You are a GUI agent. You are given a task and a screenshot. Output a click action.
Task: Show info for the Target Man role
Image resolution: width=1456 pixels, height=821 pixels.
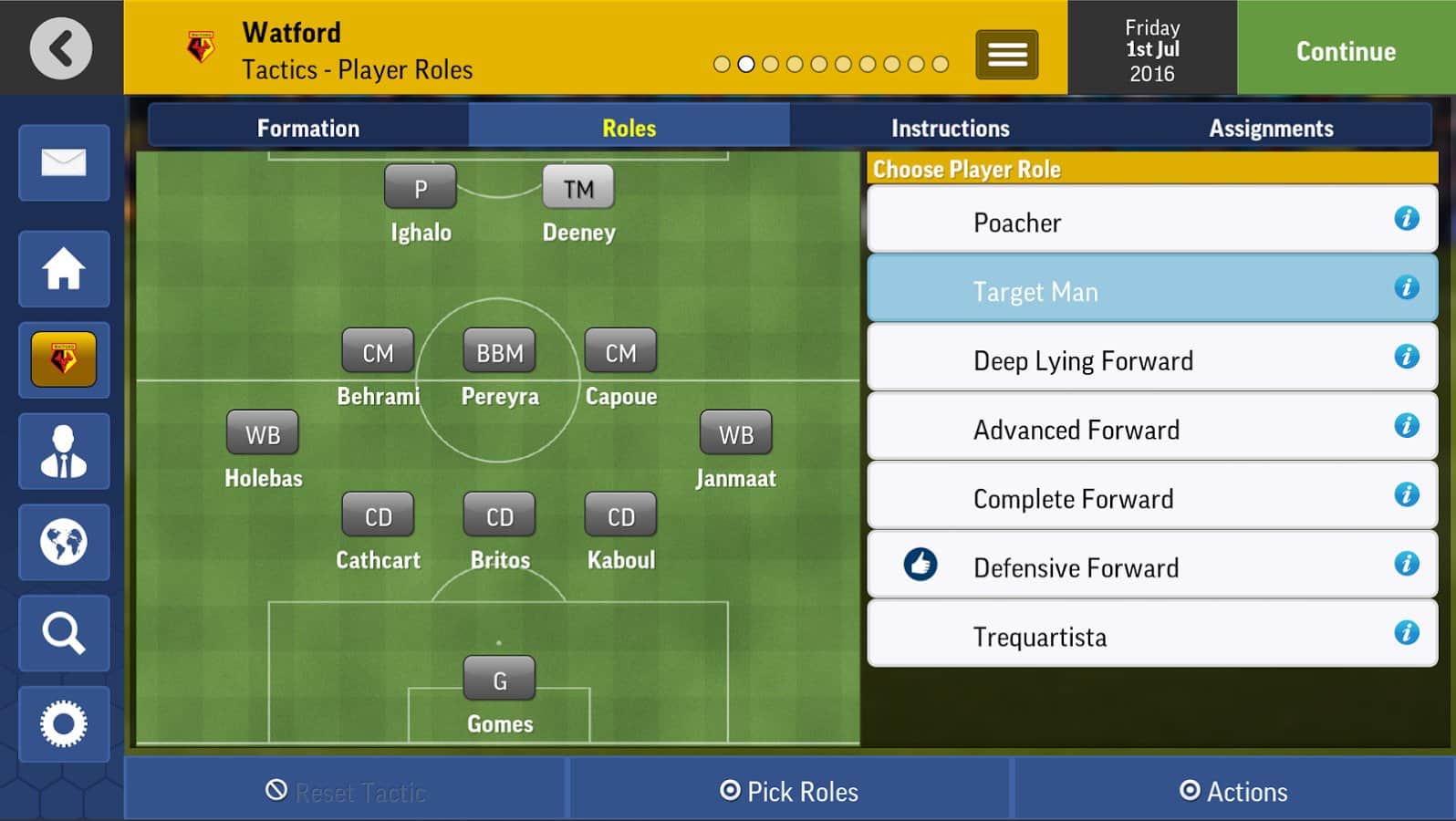tap(1406, 288)
